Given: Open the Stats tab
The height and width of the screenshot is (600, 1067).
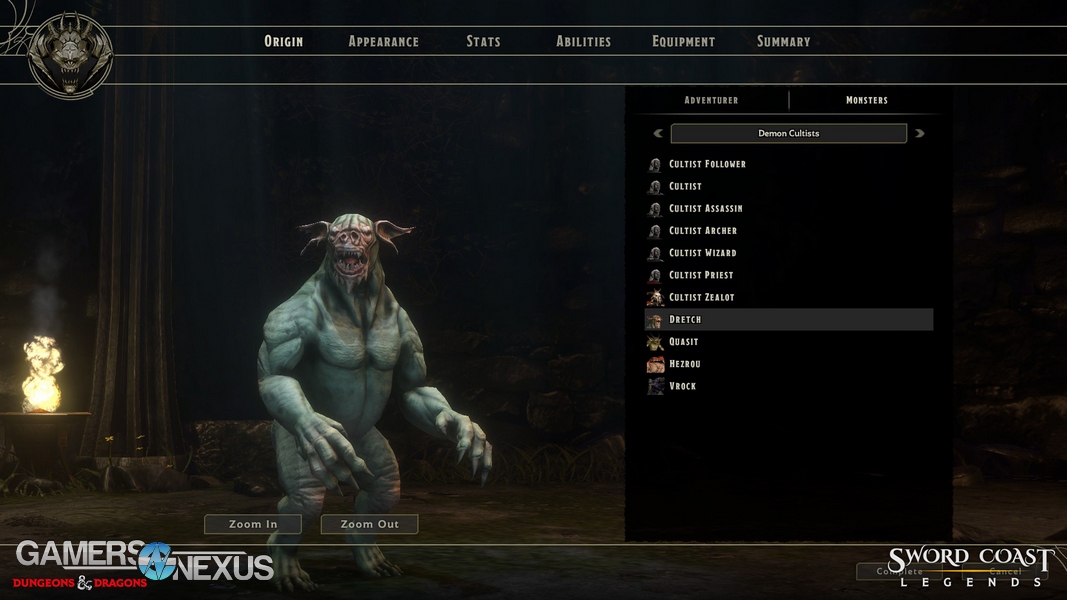Looking at the screenshot, I should [483, 42].
